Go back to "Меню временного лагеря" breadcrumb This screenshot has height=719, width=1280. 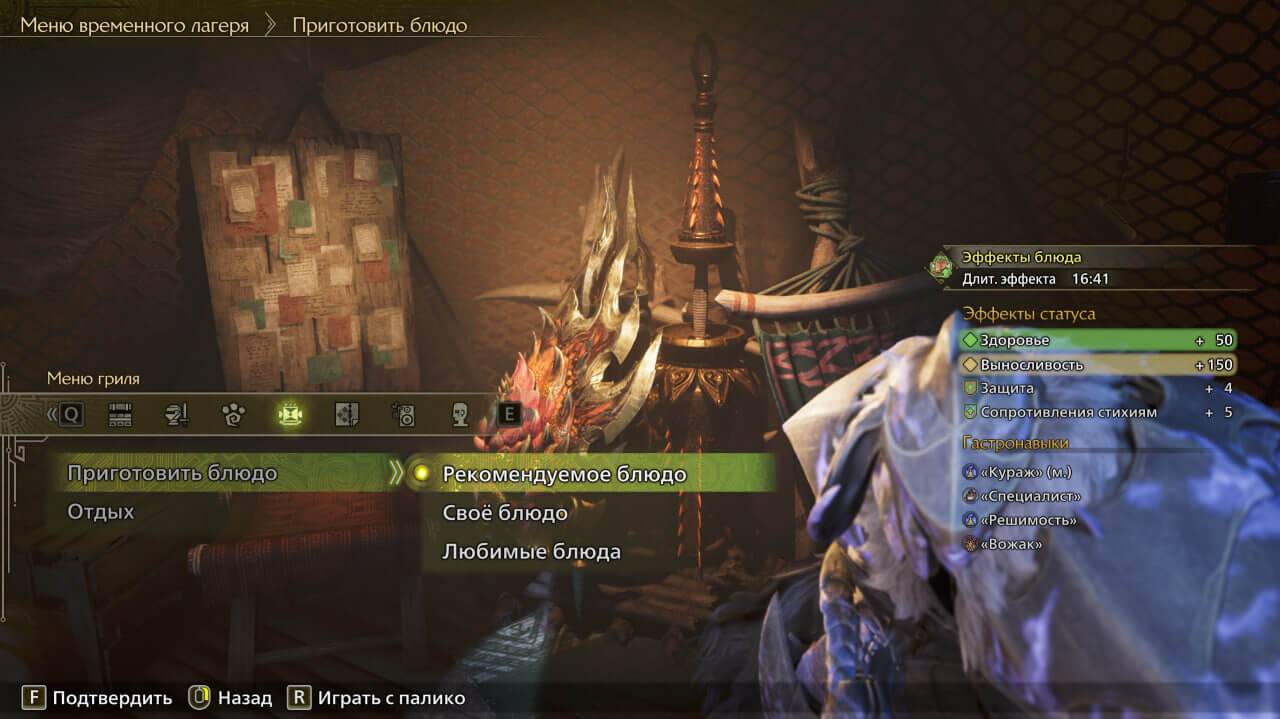click(134, 25)
